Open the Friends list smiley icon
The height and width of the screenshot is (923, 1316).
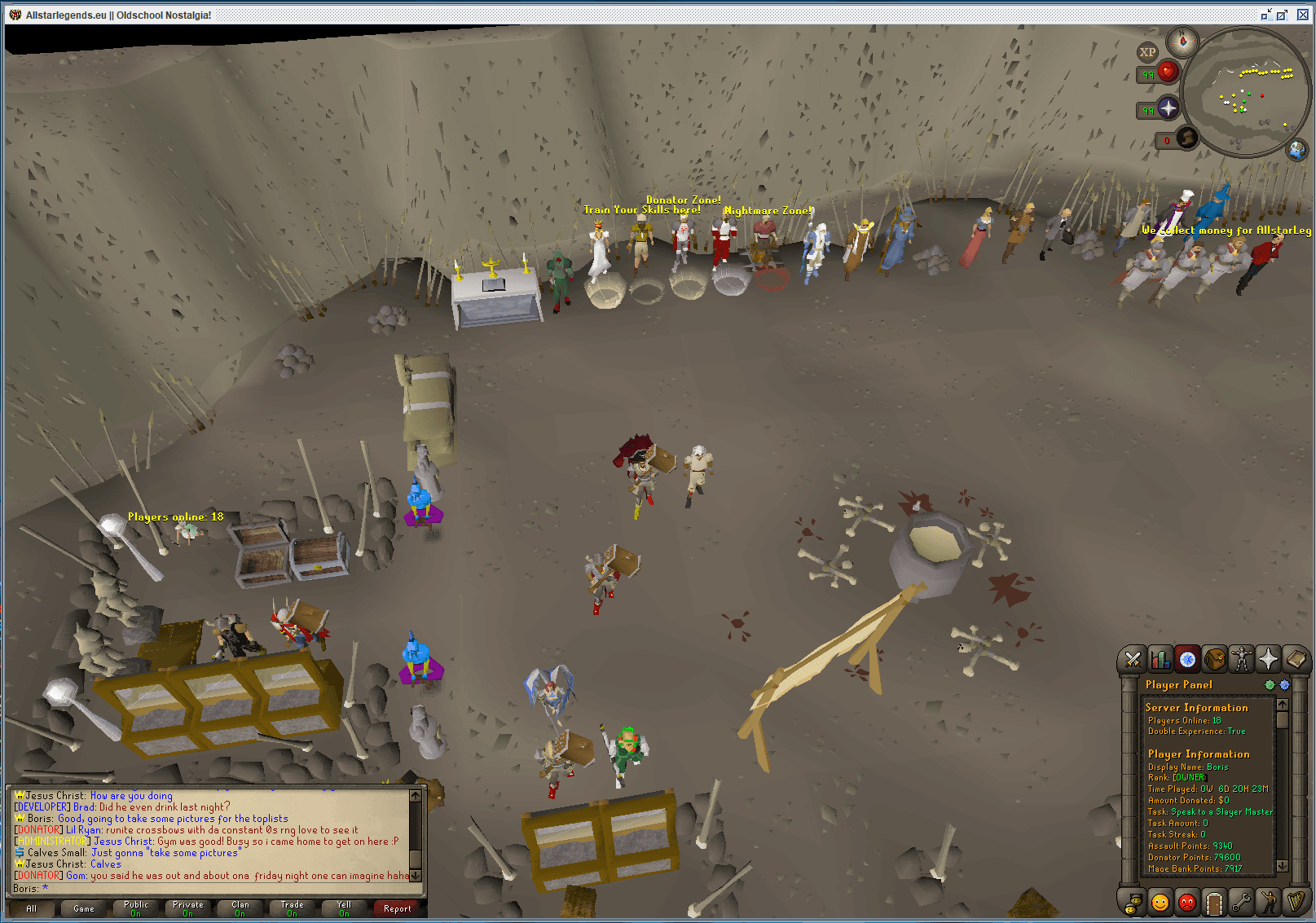pos(1160,904)
